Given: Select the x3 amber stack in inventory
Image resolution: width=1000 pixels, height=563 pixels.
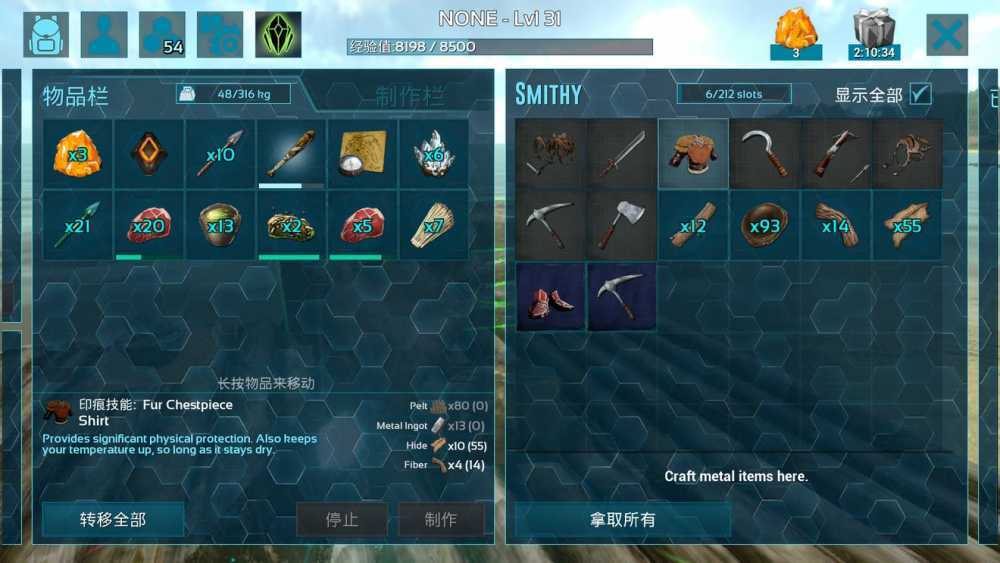Looking at the screenshot, I should [x=77, y=154].
